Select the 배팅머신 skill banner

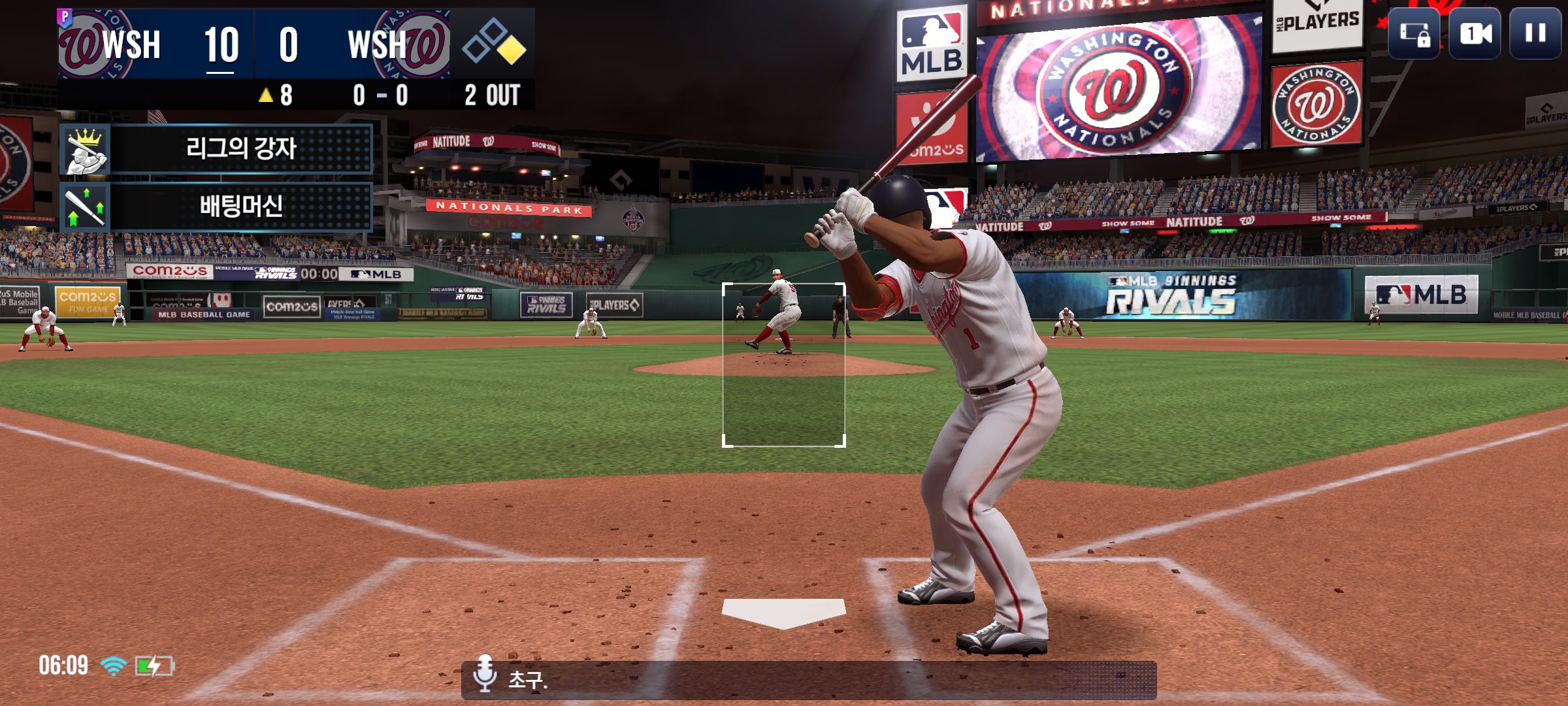point(216,207)
